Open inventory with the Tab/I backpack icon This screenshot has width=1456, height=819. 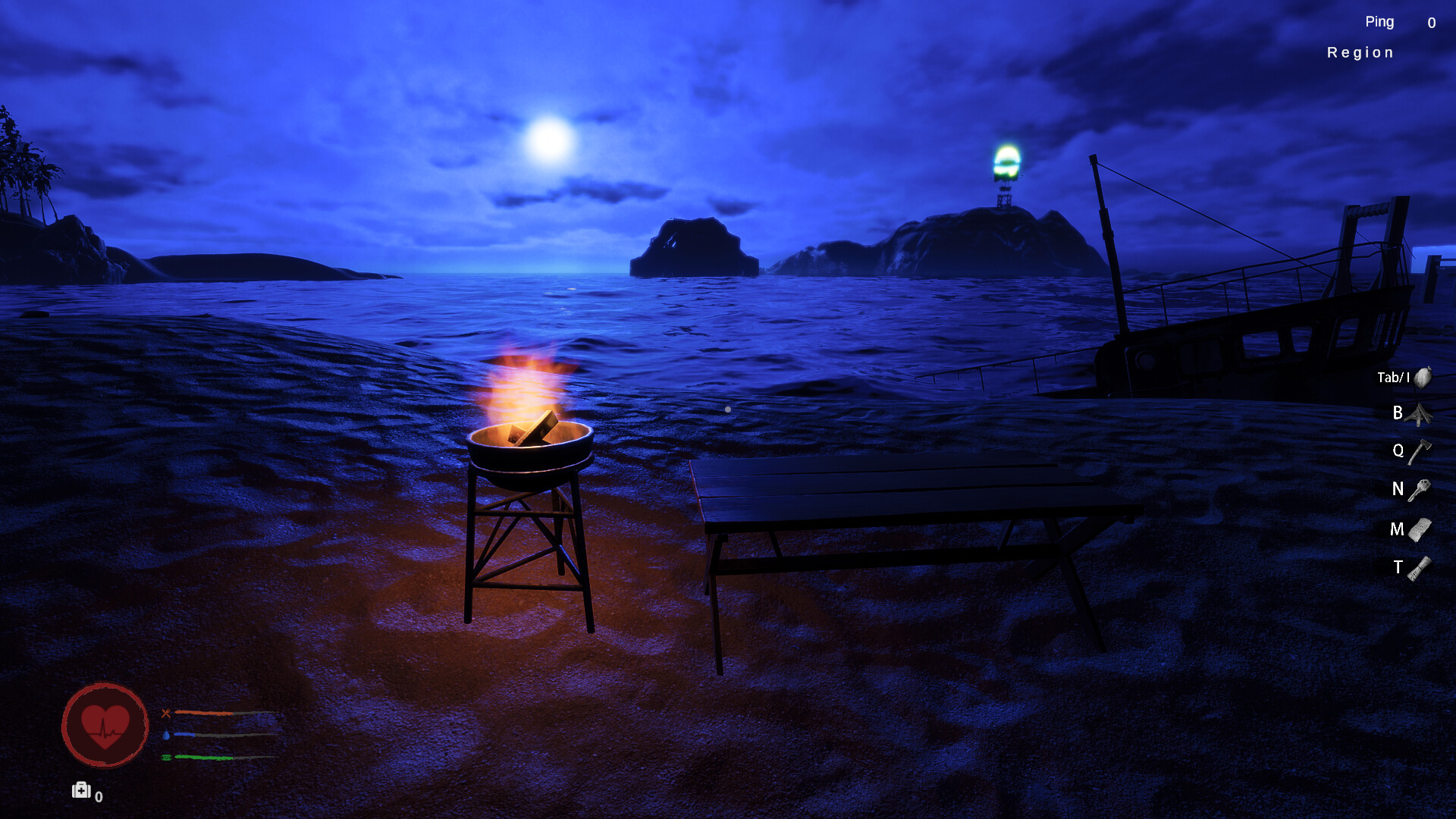tap(1423, 376)
